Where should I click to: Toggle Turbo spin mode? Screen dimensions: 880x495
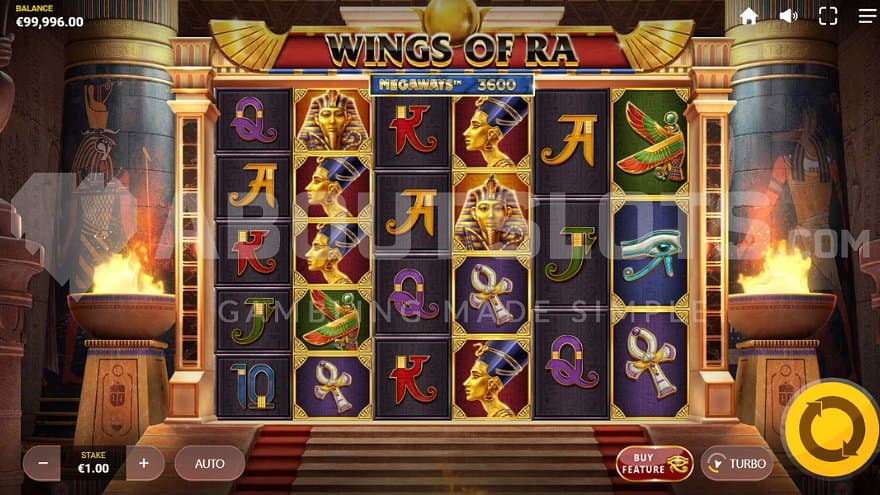pyautogui.click(x=737, y=463)
